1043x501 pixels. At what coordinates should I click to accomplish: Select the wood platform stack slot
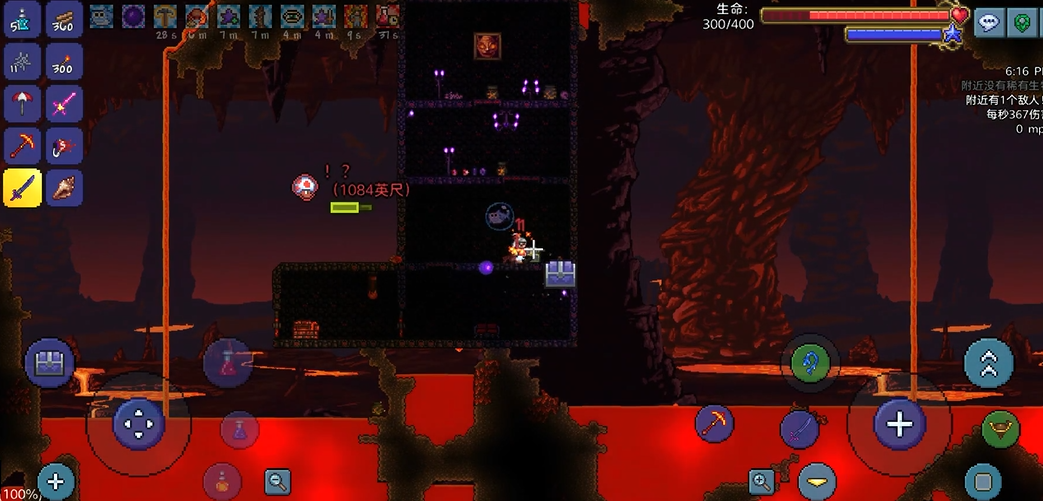tap(64, 19)
